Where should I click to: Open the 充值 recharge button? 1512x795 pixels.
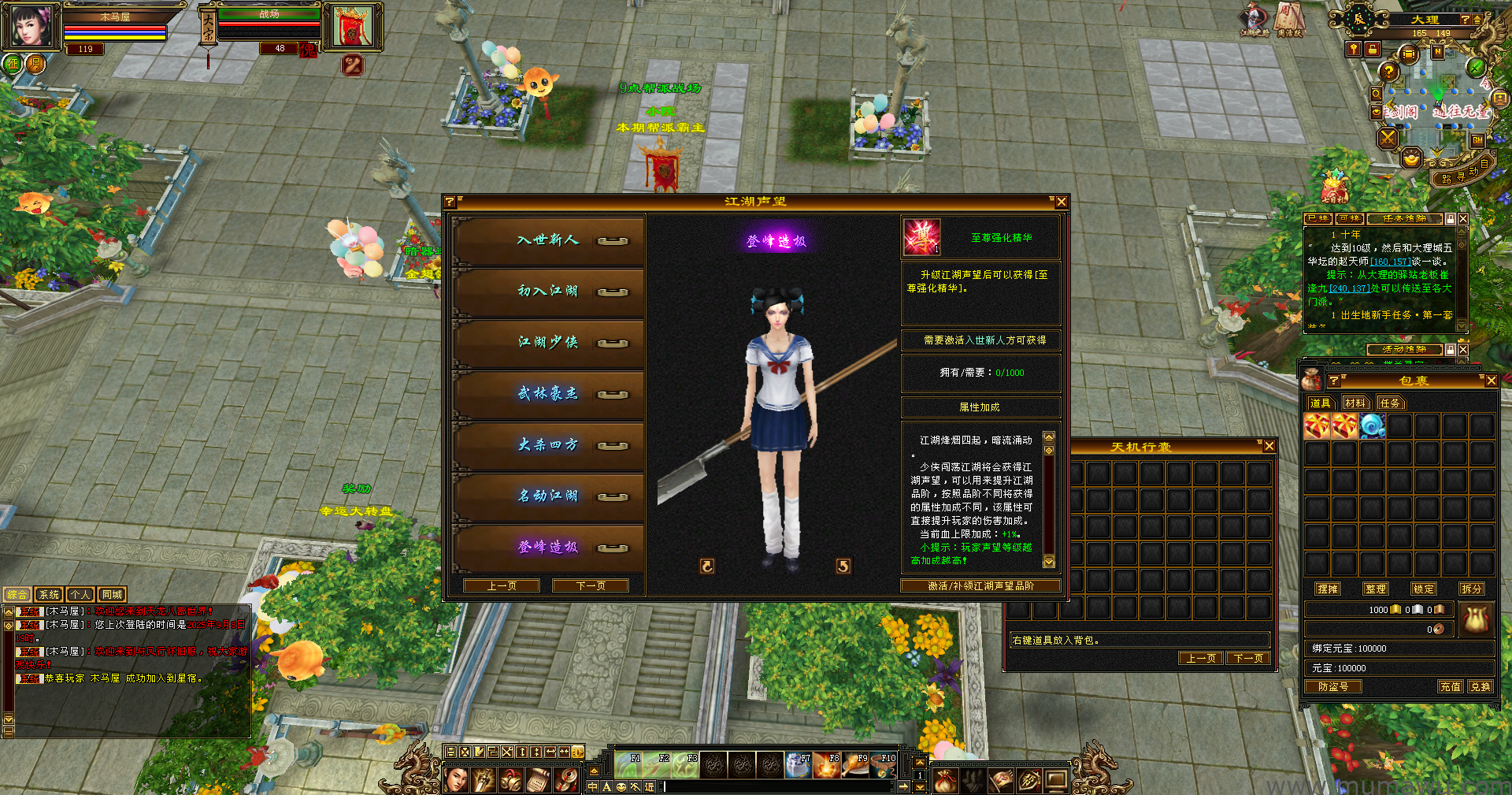click(x=1451, y=687)
